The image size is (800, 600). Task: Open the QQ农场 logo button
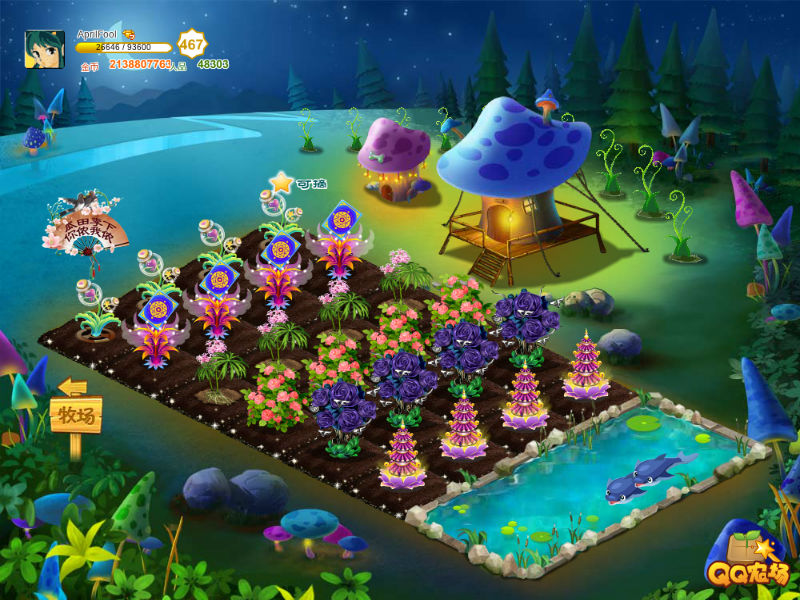pyautogui.click(x=751, y=561)
